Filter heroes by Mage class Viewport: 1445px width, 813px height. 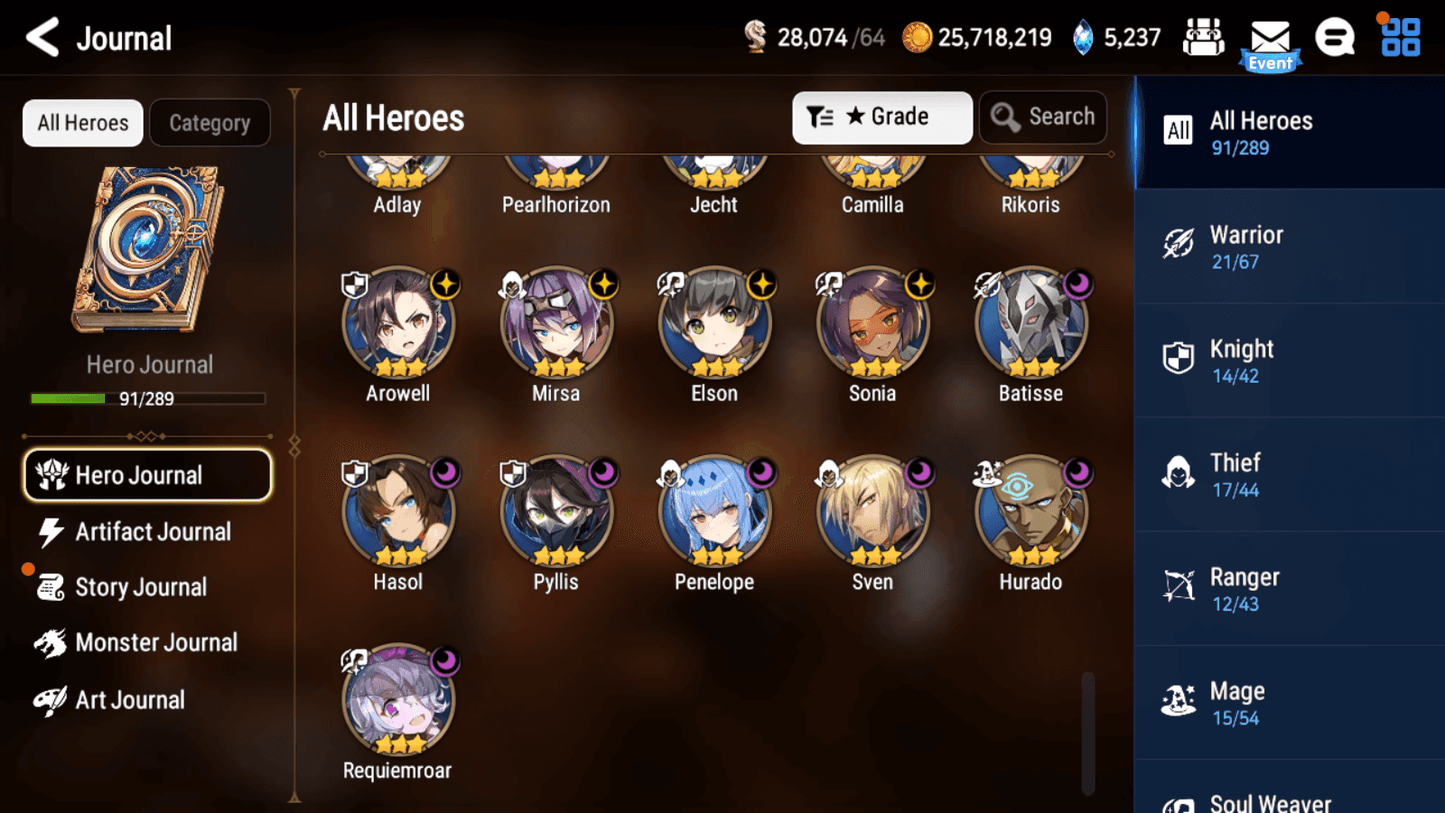[1289, 703]
